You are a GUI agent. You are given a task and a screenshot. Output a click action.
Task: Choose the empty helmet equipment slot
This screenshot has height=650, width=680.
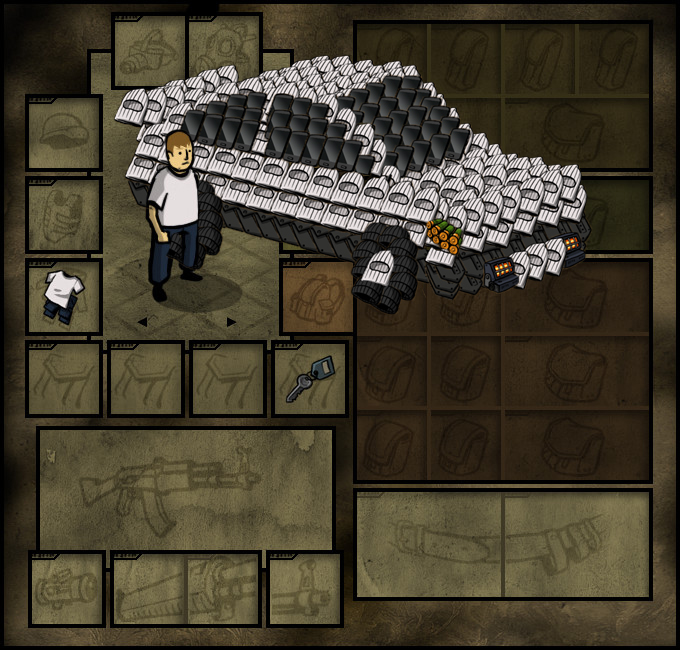[x=64, y=133]
